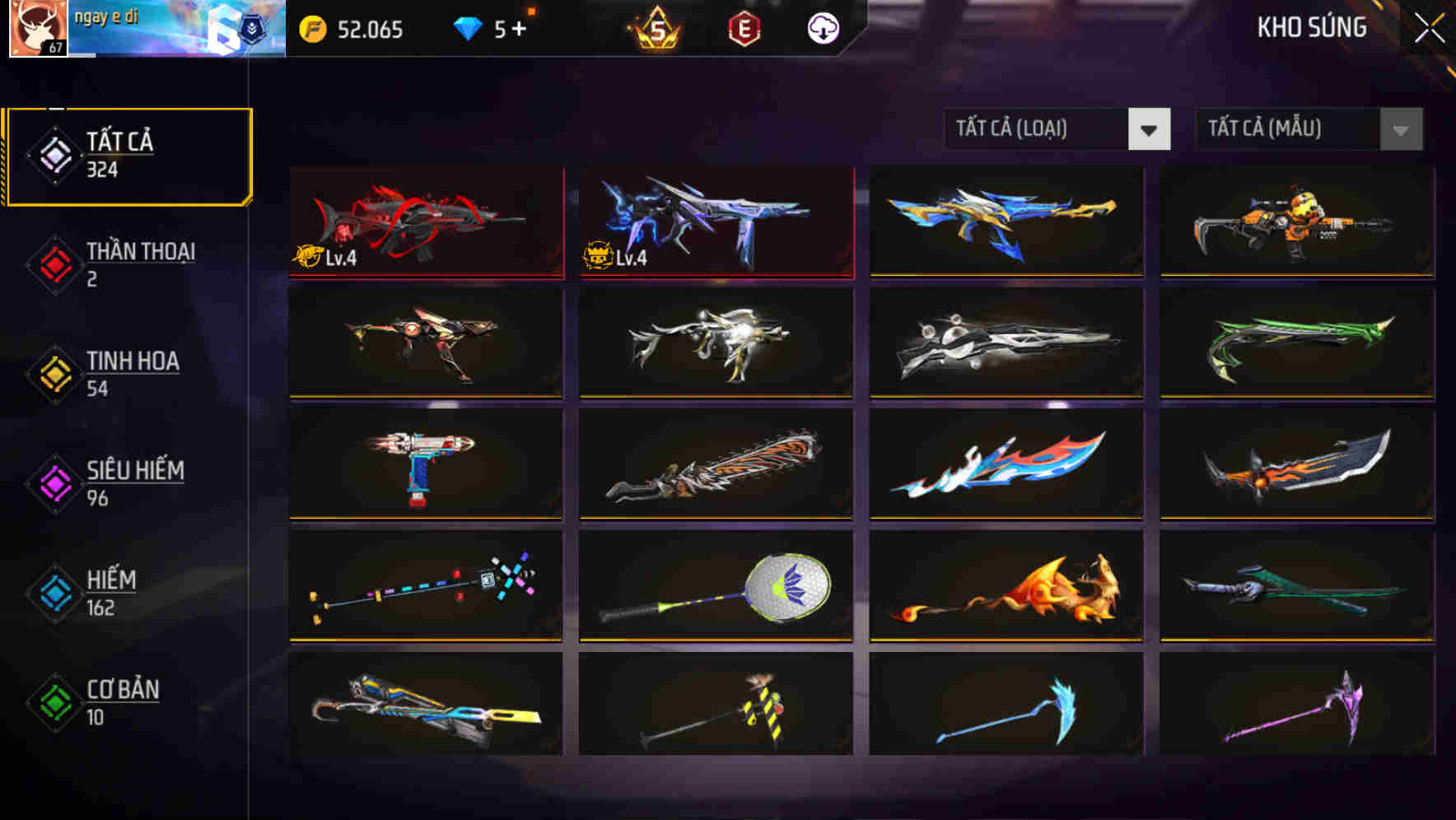Image resolution: width=1456 pixels, height=820 pixels.
Task: Click the gold coin currency icon
Action: tap(312, 29)
